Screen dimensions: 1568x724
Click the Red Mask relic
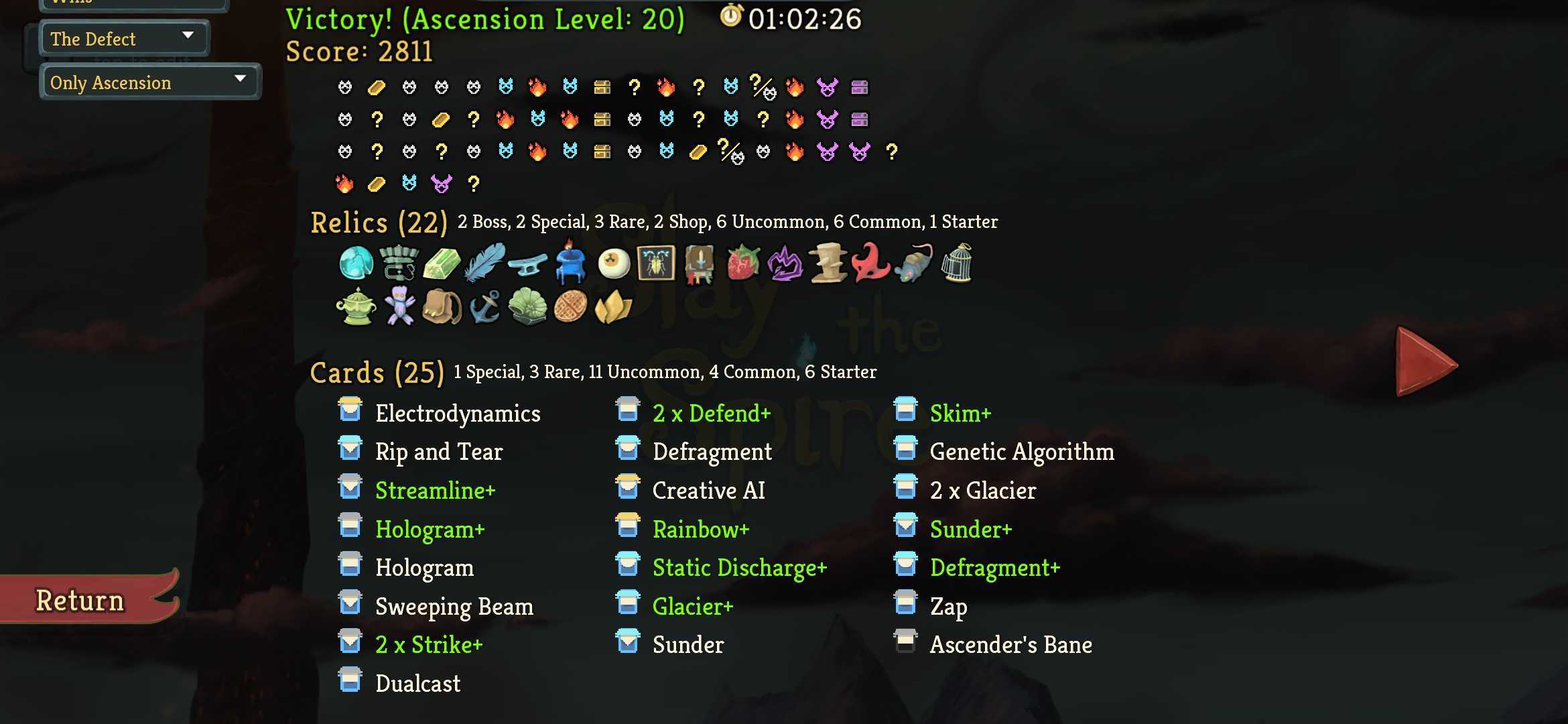coord(871,263)
